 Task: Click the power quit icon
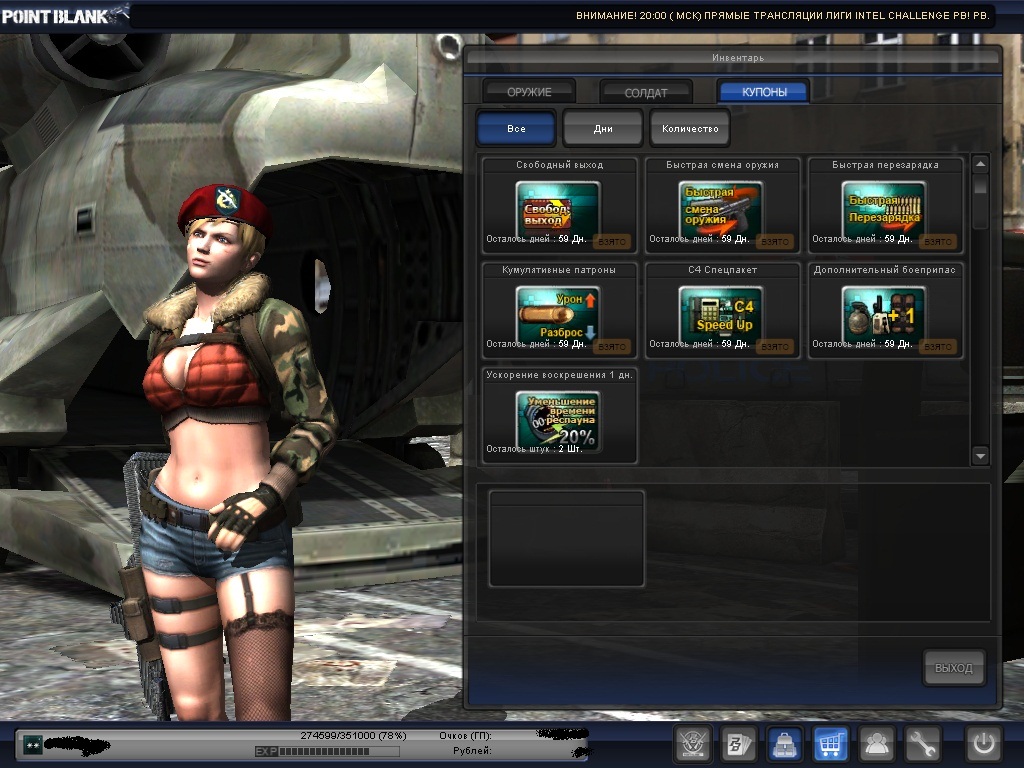click(x=983, y=745)
